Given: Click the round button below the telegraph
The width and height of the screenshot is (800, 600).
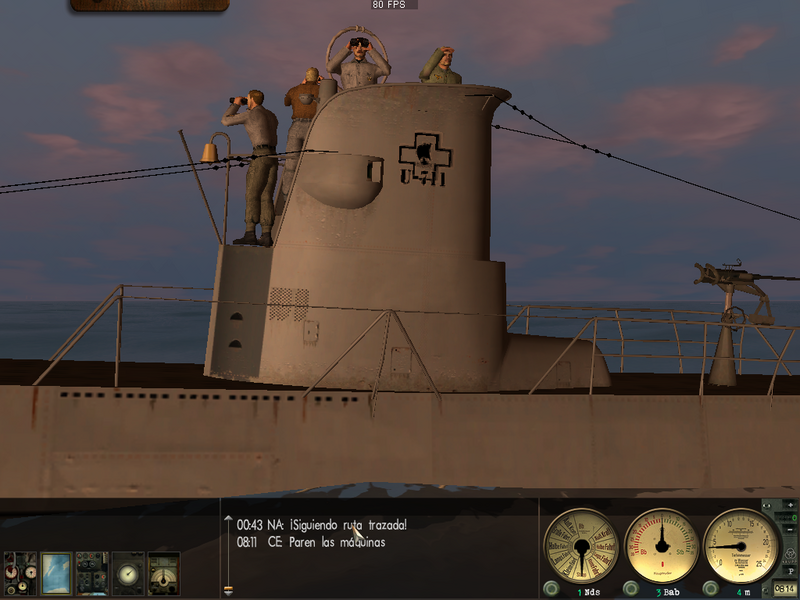Looking at the screenshot, I should click(551, 589).
